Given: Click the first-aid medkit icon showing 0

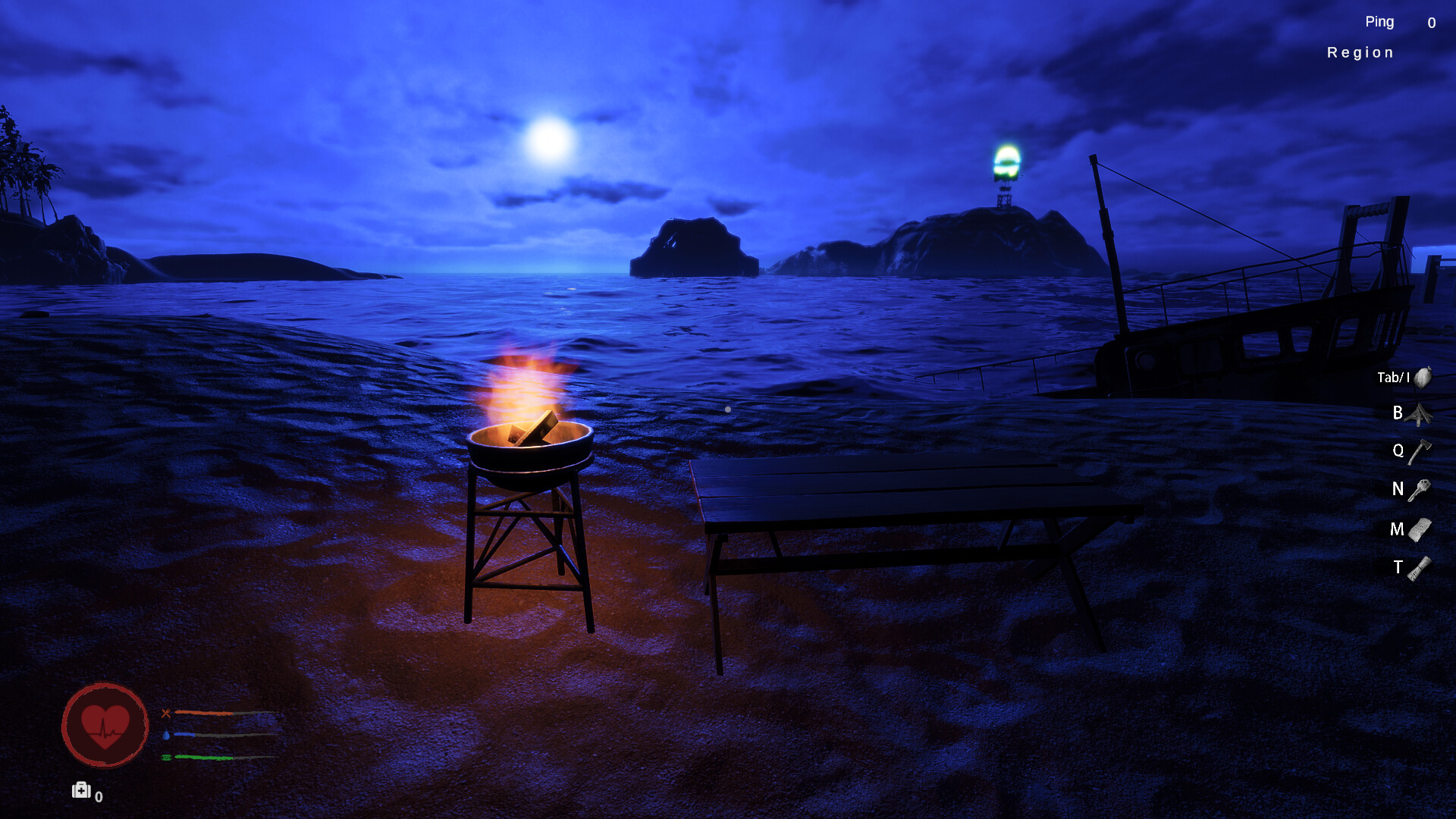Looking at the screenshot, I should pyautogui.click(x=81, y=791).
